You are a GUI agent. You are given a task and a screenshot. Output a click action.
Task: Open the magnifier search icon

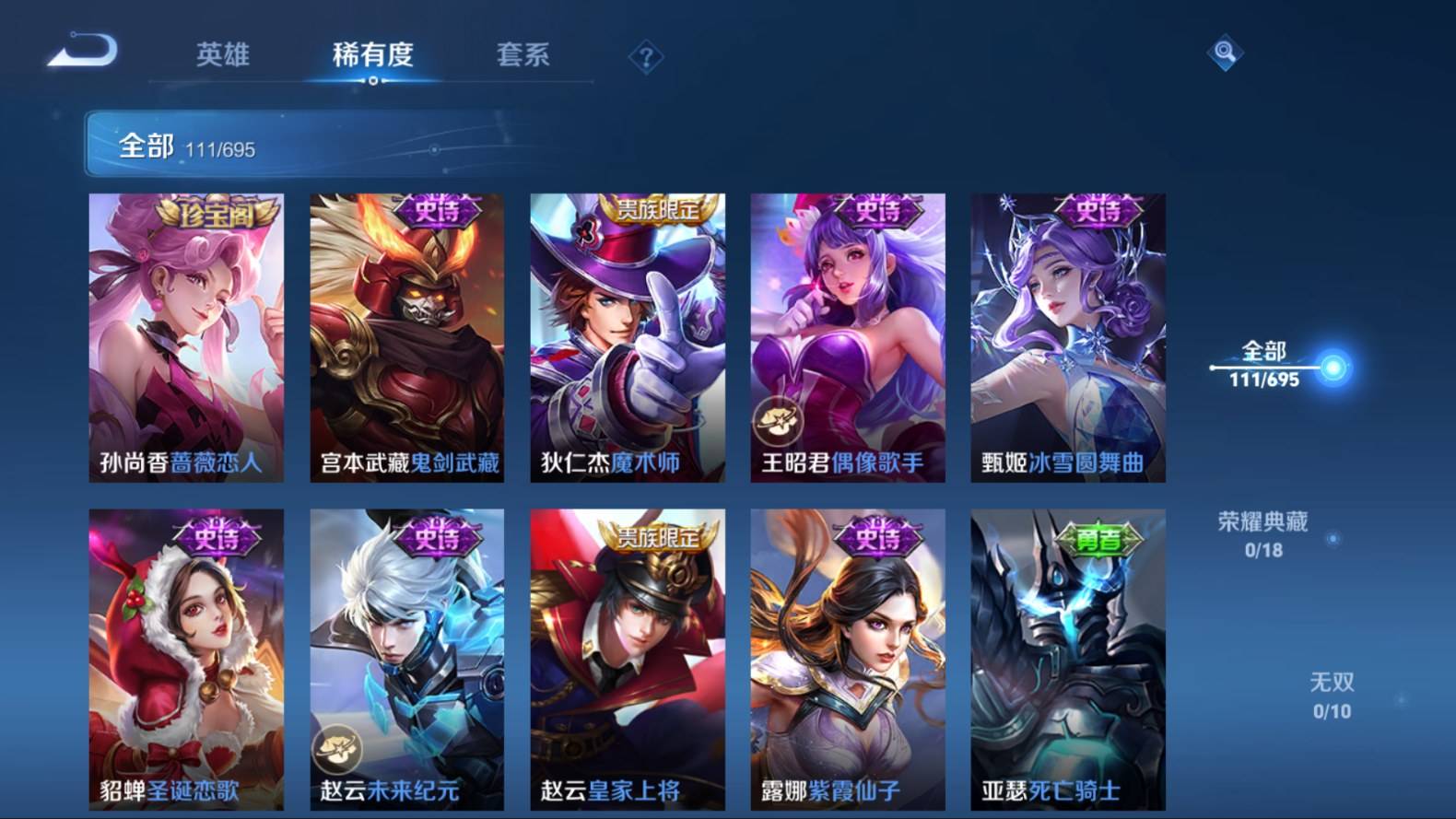[x=1225, y=53]
